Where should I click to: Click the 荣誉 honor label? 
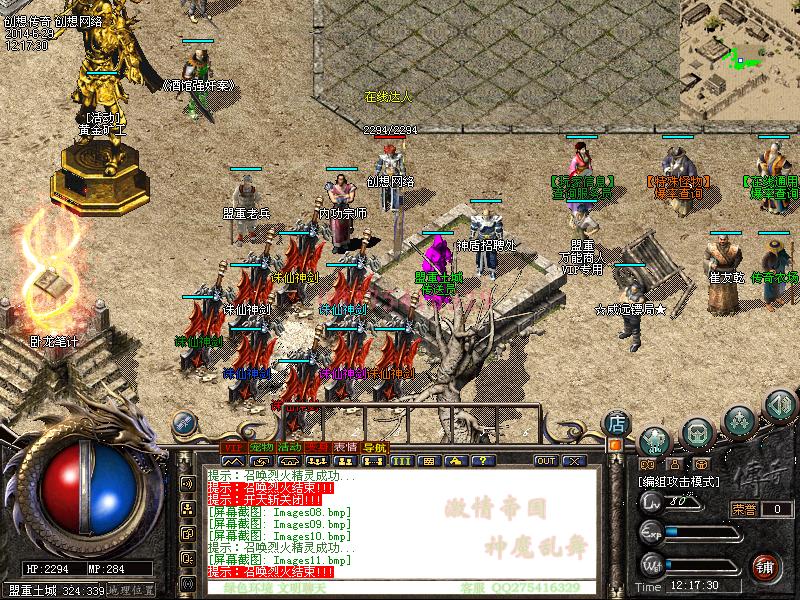[x=744, y=509]
